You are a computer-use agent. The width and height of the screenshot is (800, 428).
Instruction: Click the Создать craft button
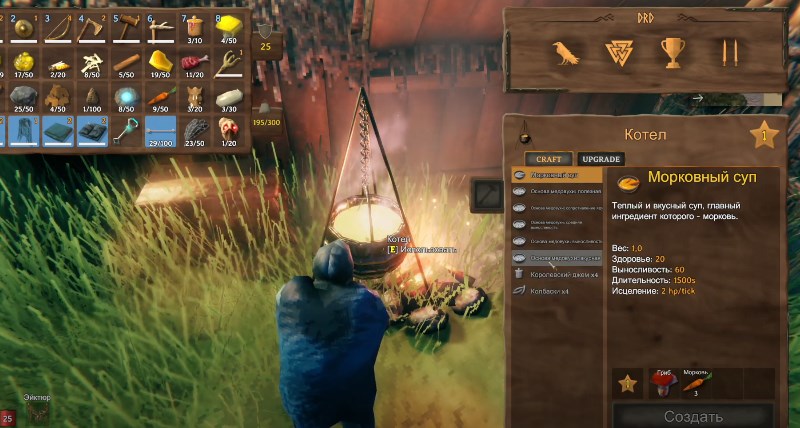[694, 415]
